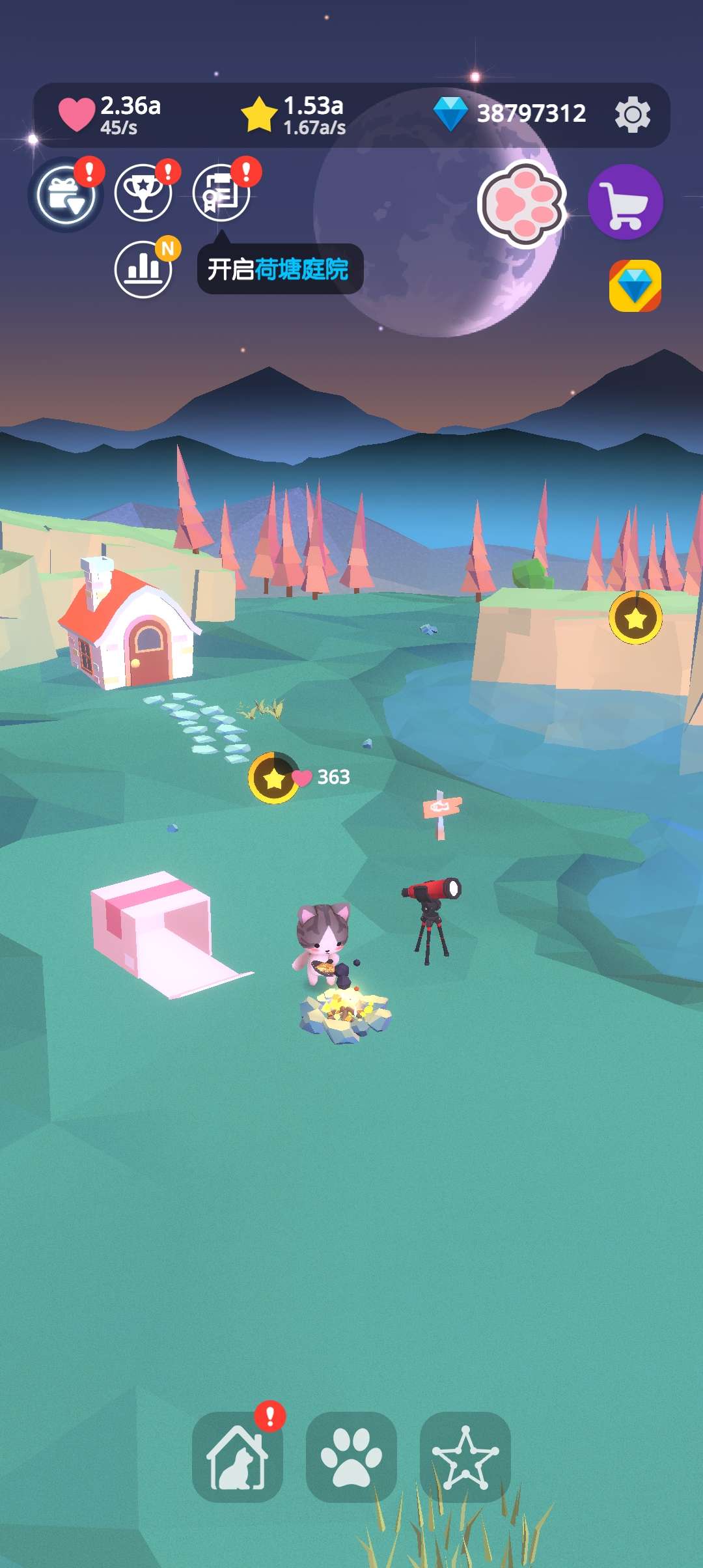703x1568 pixels.
Task: Tap the pink cat paw button
Action: 522,204
